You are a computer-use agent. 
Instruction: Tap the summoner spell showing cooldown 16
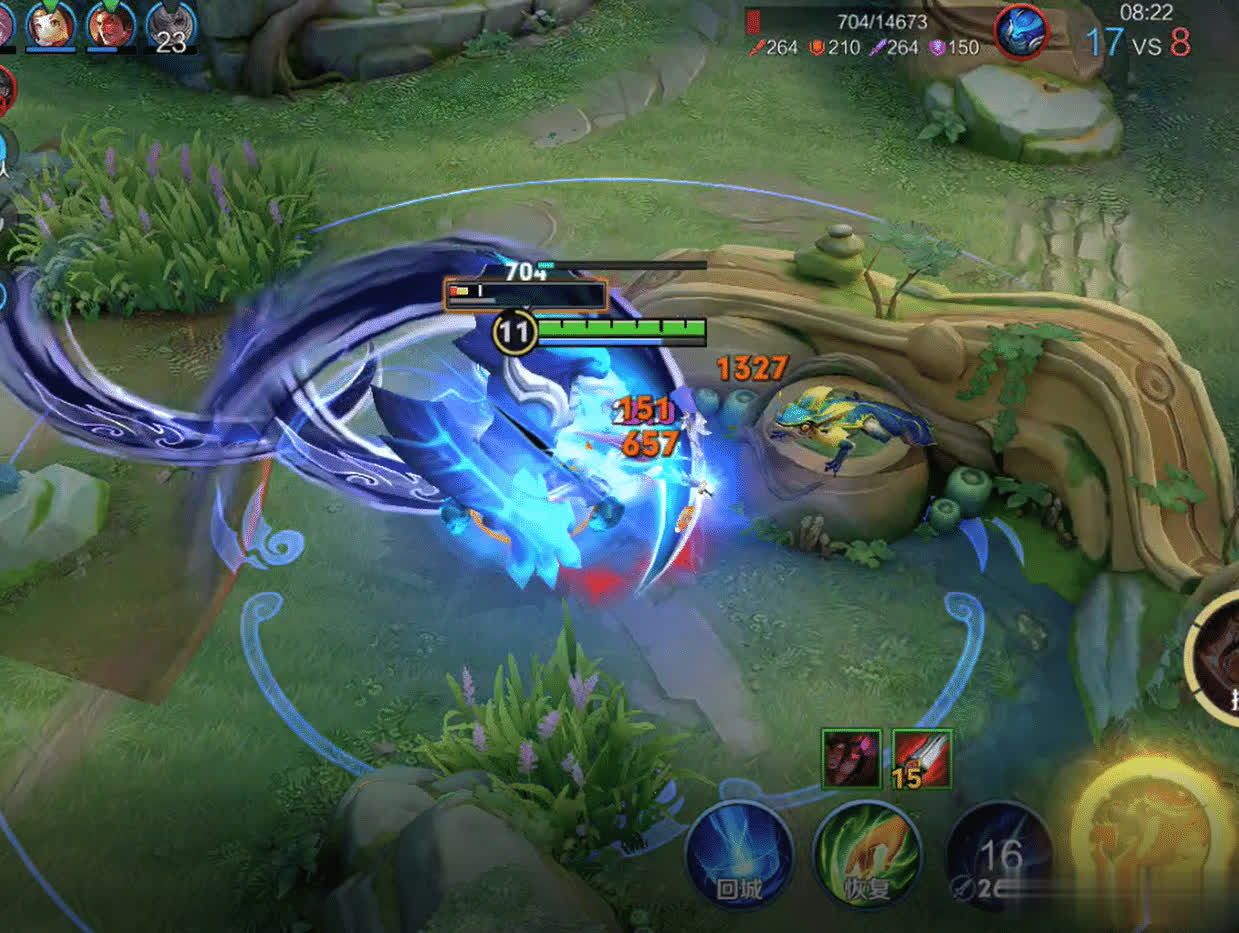pyautogui.click(x=999, y=857)
